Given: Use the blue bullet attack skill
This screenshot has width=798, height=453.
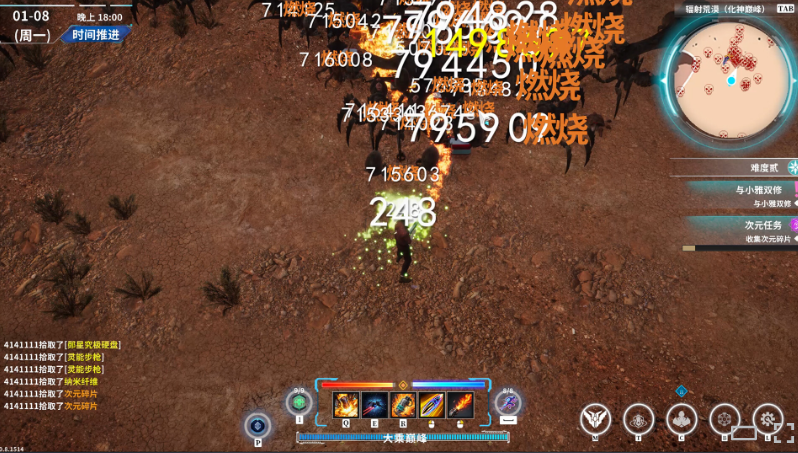Looking at the screenshot, I should click(432, 405).
